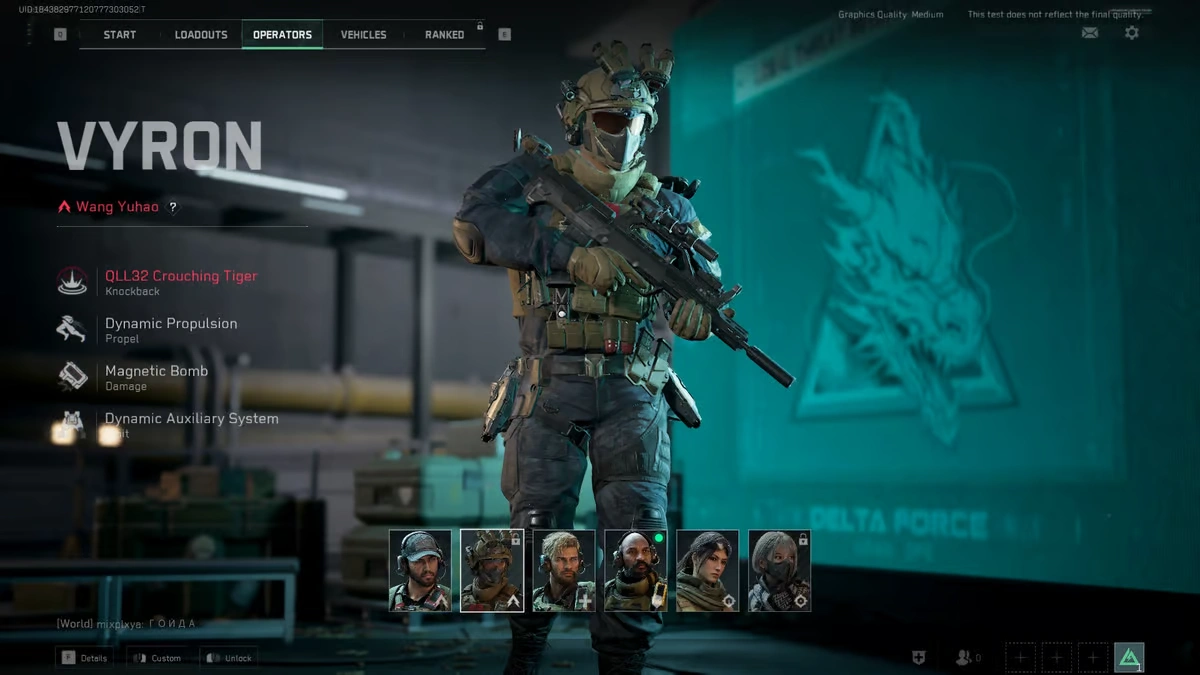Pick the locked masked grey-haired operator portrait
This screenshot has width=1200, height=675.
pos(780,570)
